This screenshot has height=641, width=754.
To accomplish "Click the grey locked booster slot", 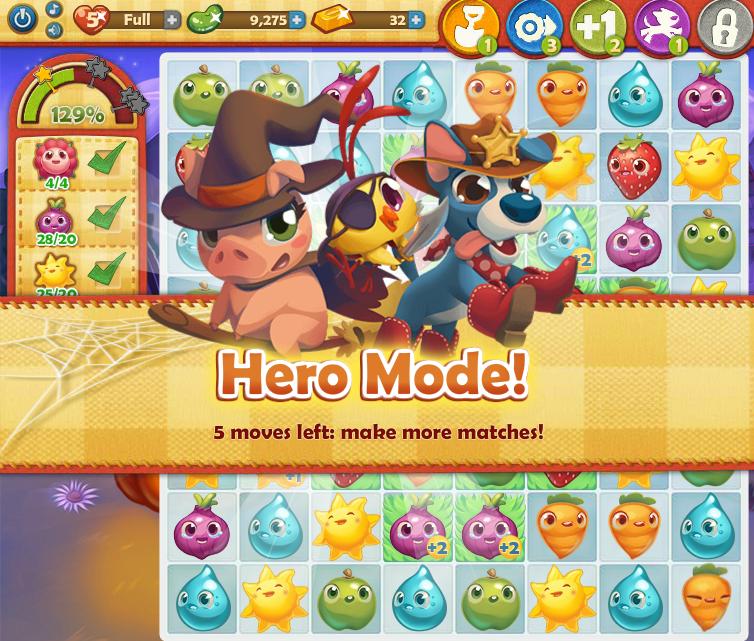I will pos(724,26).
